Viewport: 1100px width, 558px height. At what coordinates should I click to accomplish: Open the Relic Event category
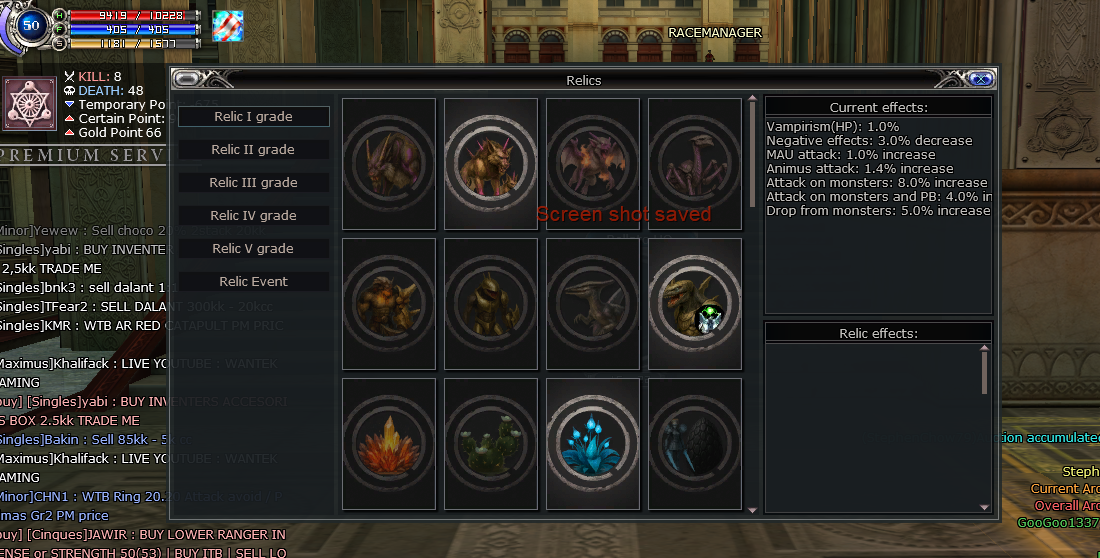click(253, 282)
